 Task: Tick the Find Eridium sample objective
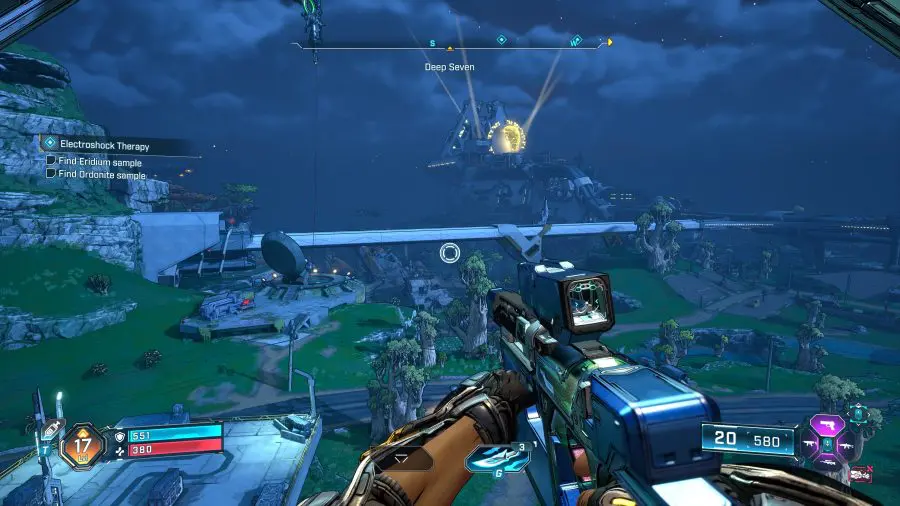[x=51, y=161]
